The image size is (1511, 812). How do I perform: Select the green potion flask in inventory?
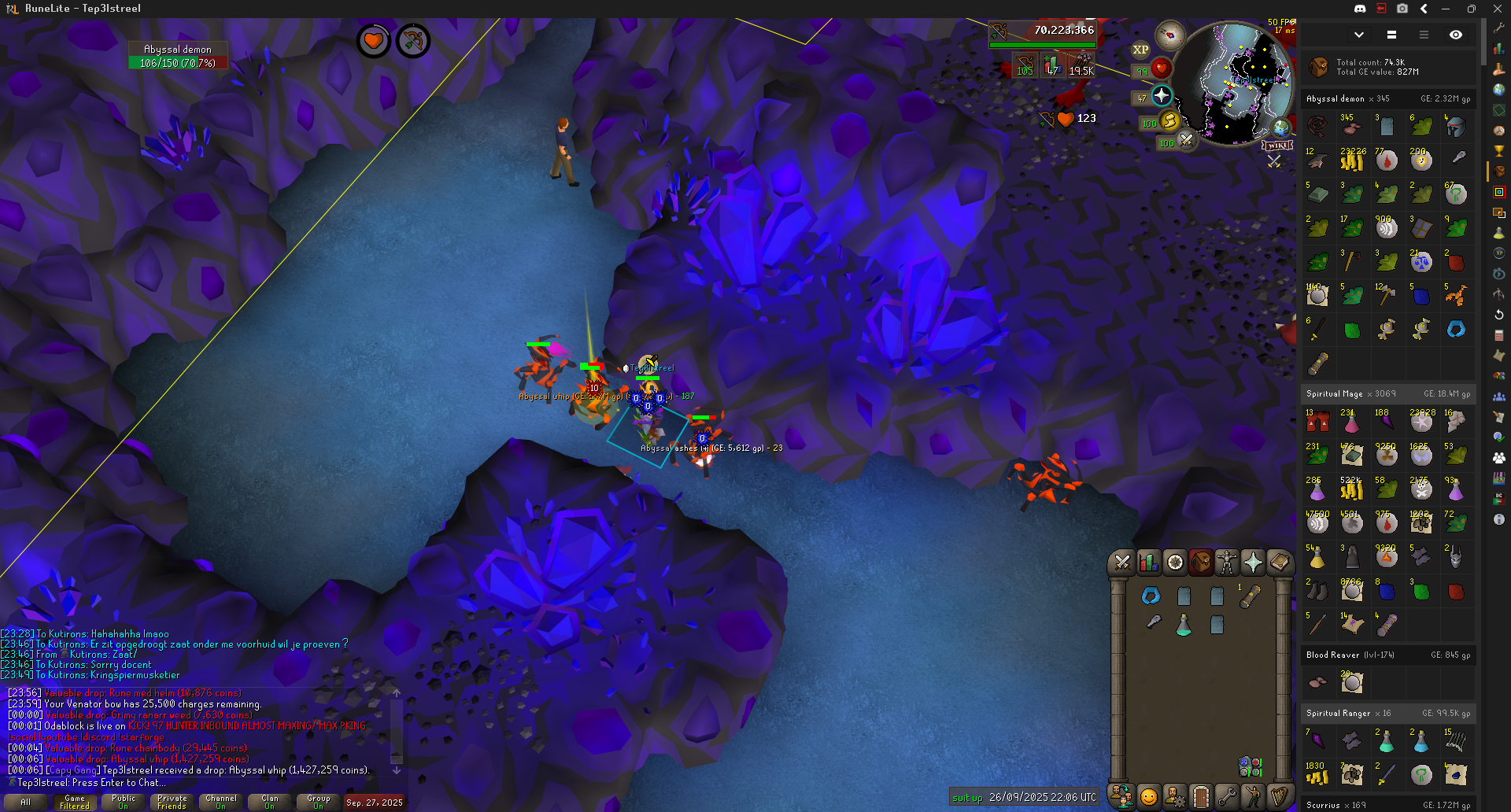tap(1184, 626)
